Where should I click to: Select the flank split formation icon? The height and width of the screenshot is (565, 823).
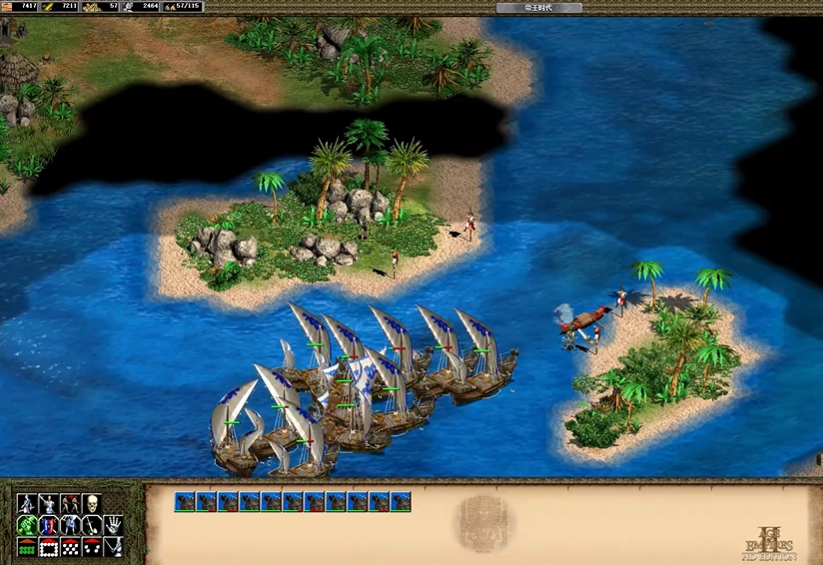pos(92,547)
